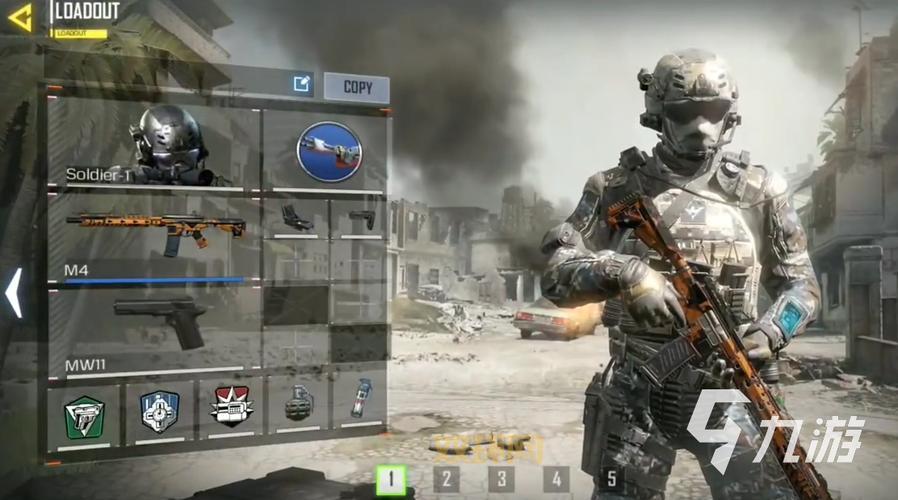Switch to loadout 5

[x=611, y=480]
